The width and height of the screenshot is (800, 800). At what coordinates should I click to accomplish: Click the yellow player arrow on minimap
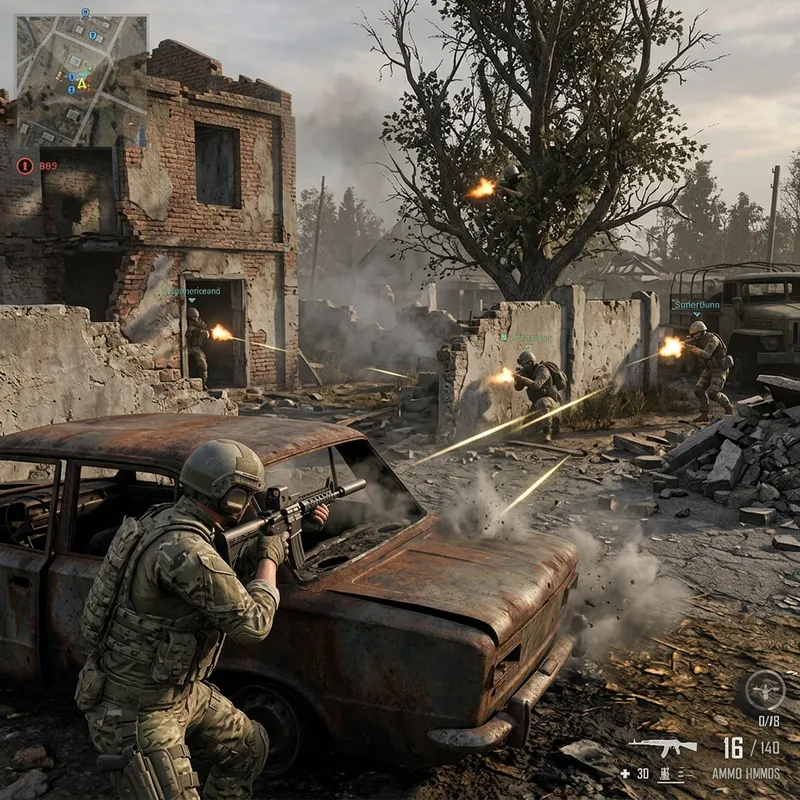click(82, 84)
